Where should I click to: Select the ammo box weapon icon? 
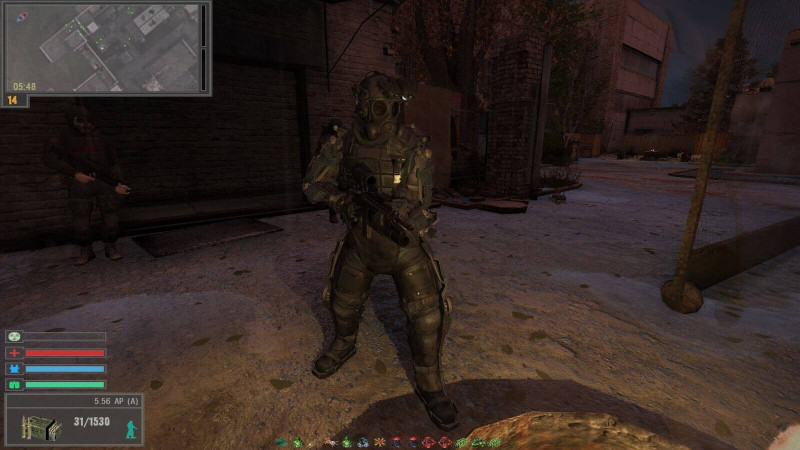point(40,426)
